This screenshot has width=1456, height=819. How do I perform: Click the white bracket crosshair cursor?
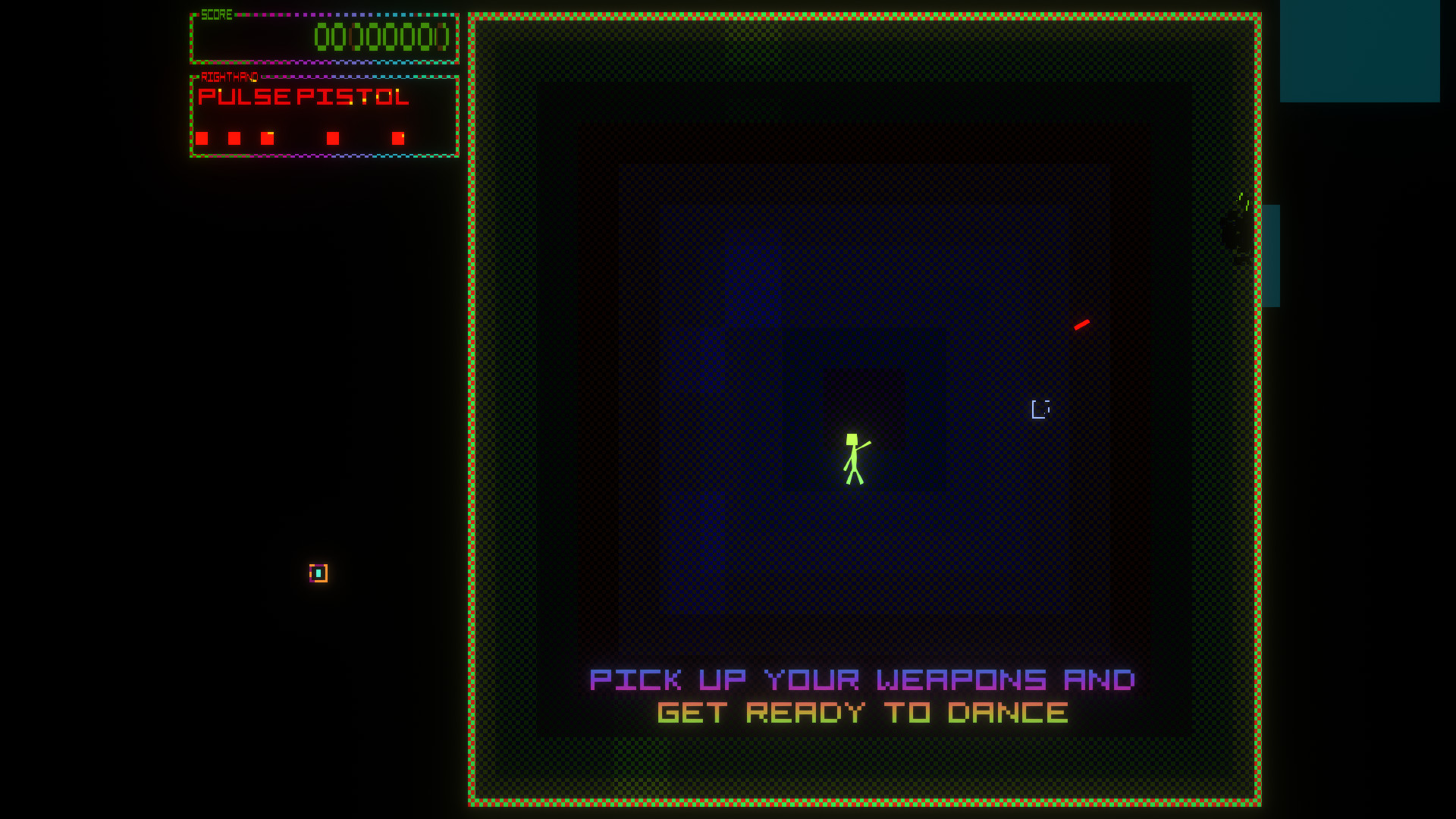click(1041, 409)
